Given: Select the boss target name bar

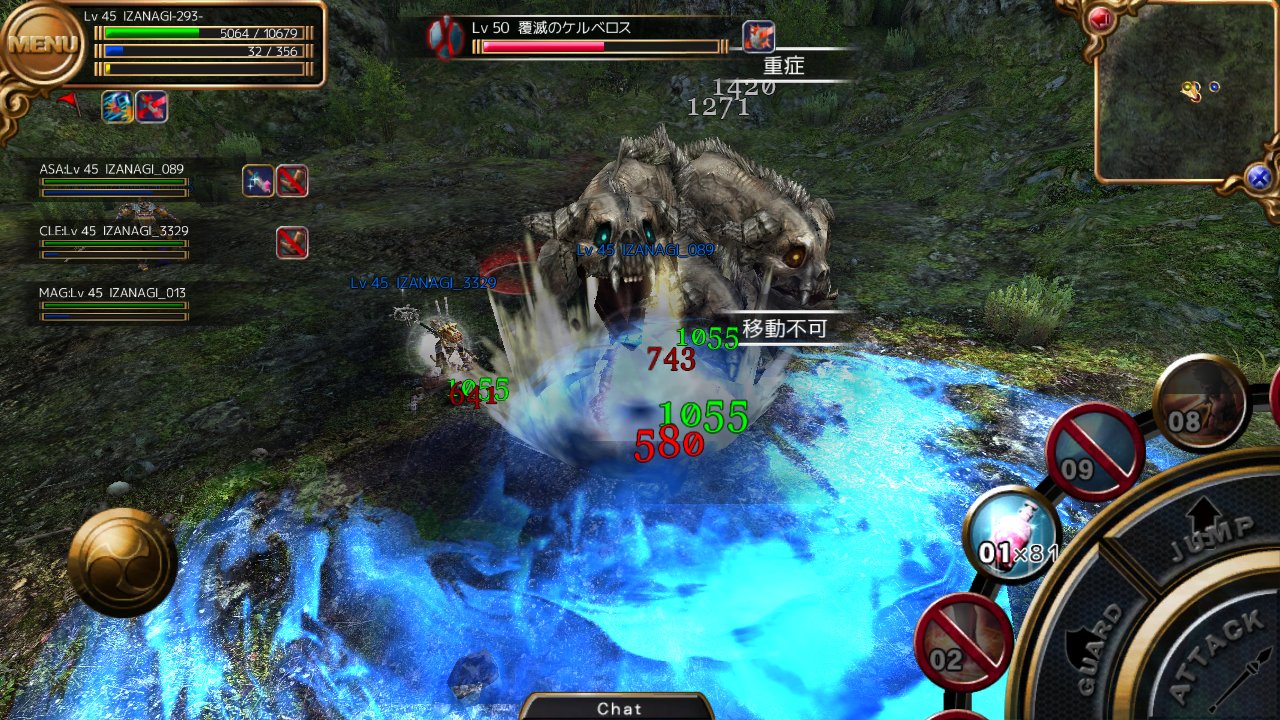Looking at the screenshot, I should [600, 36].
